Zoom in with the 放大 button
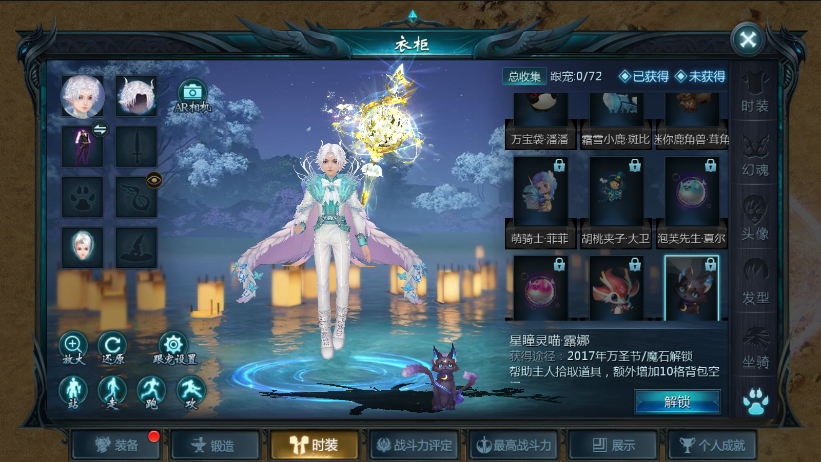This screenshot has width=821, height=462. [x=73, y=346]
